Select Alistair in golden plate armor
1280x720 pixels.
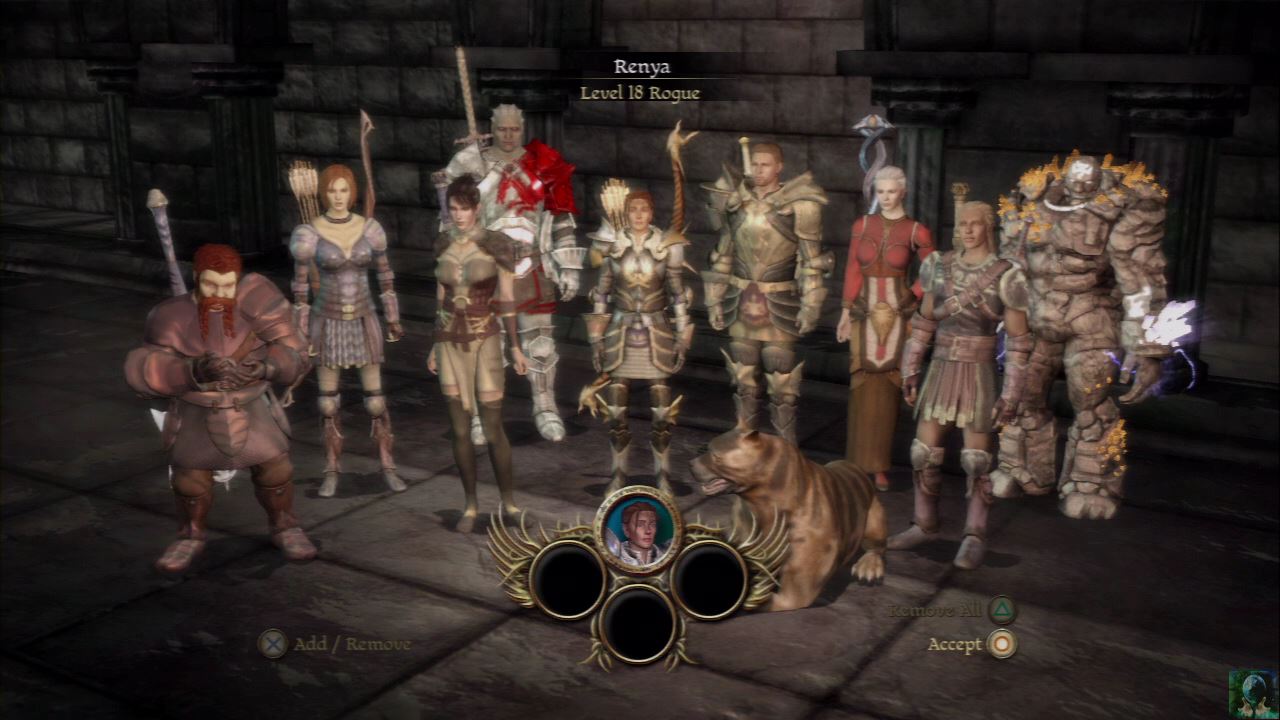pos(765,280)
